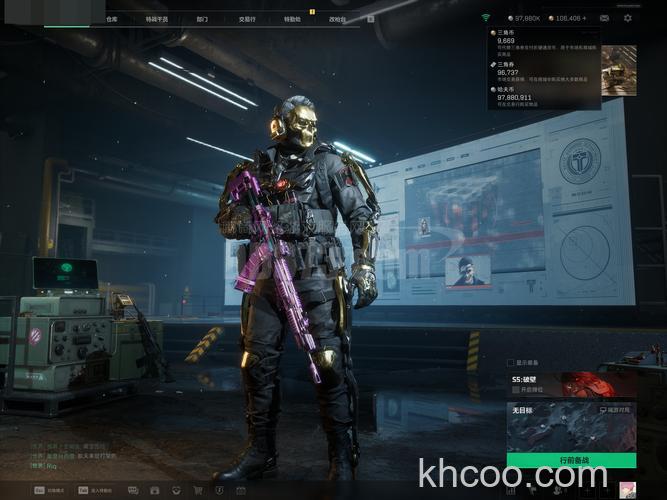Open the settings gear icon
The width and height of the screenshot is (667, 500).
pyautogui.click(x=628, y=18)
